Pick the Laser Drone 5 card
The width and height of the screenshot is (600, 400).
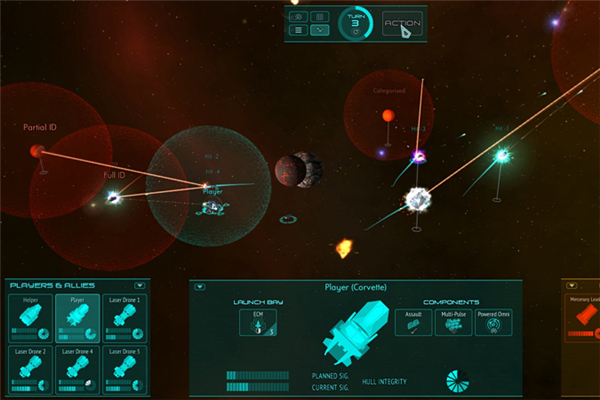(124, 370)
